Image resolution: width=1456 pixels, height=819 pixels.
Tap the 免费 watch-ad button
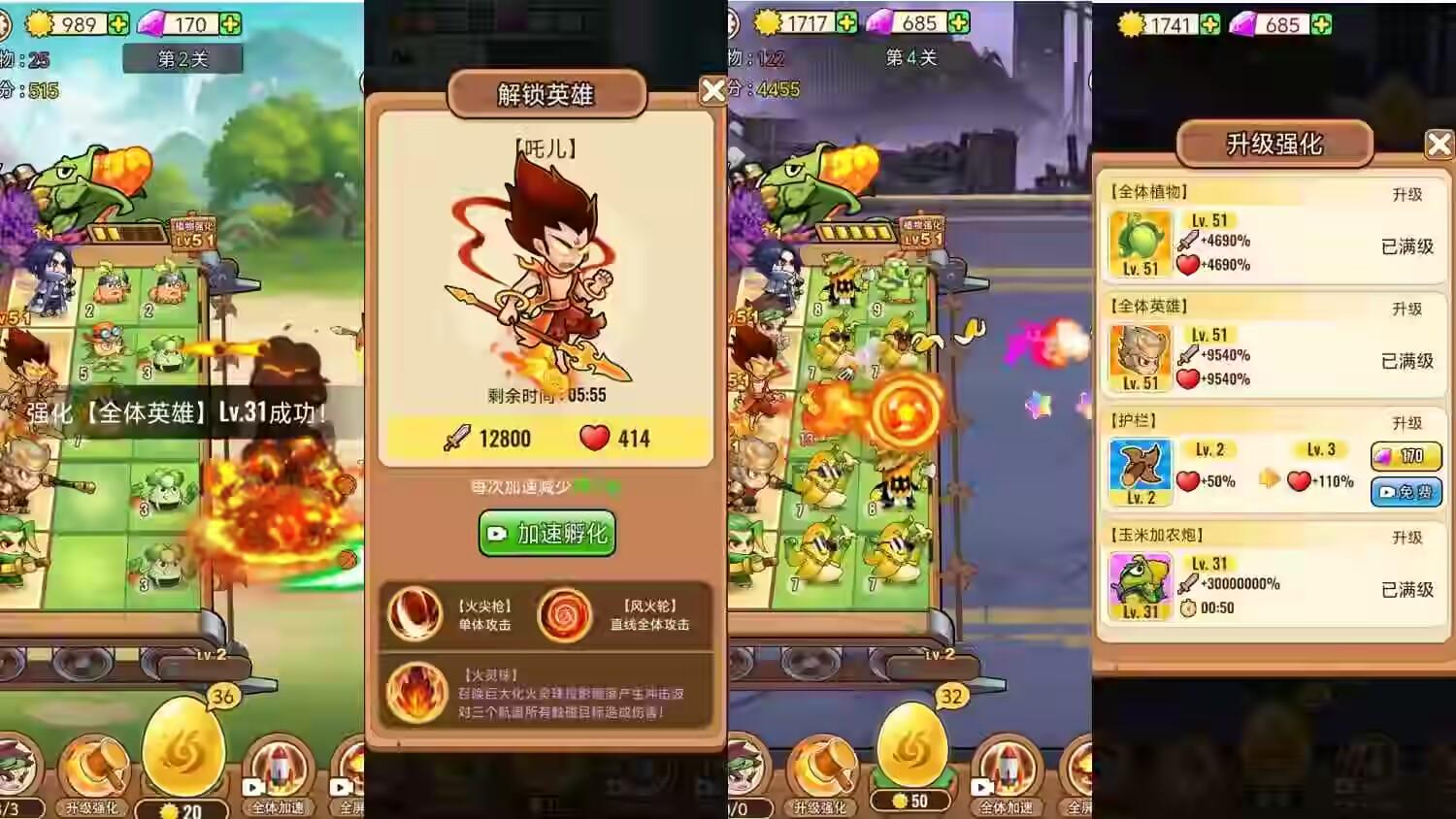pyautogui.click(x=1405, y=492)
